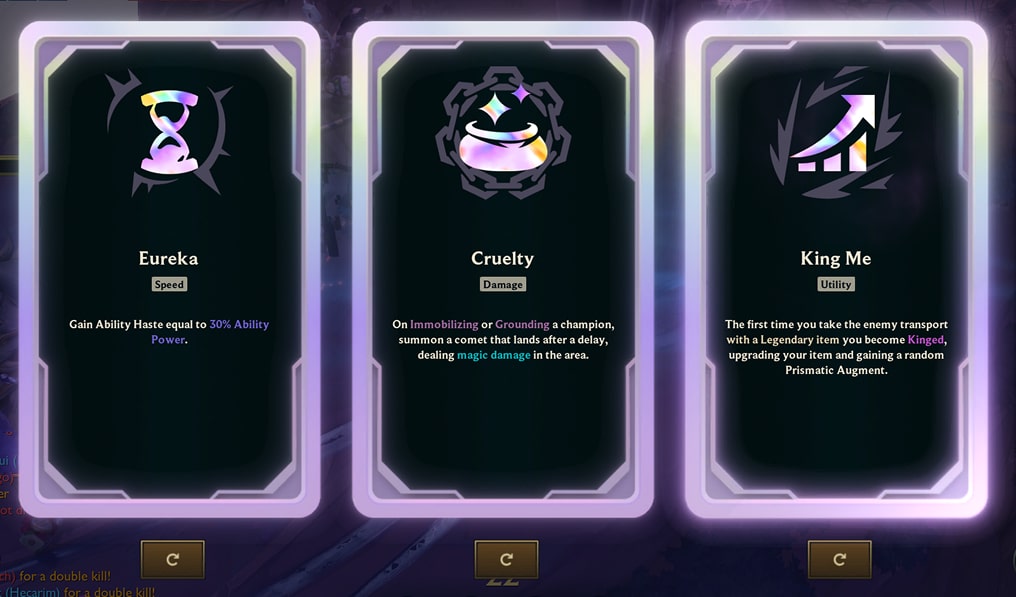Viewport: 1016px width, 597px height.
Task: Reroll the King Me augment
Action: tap(839, 560)
